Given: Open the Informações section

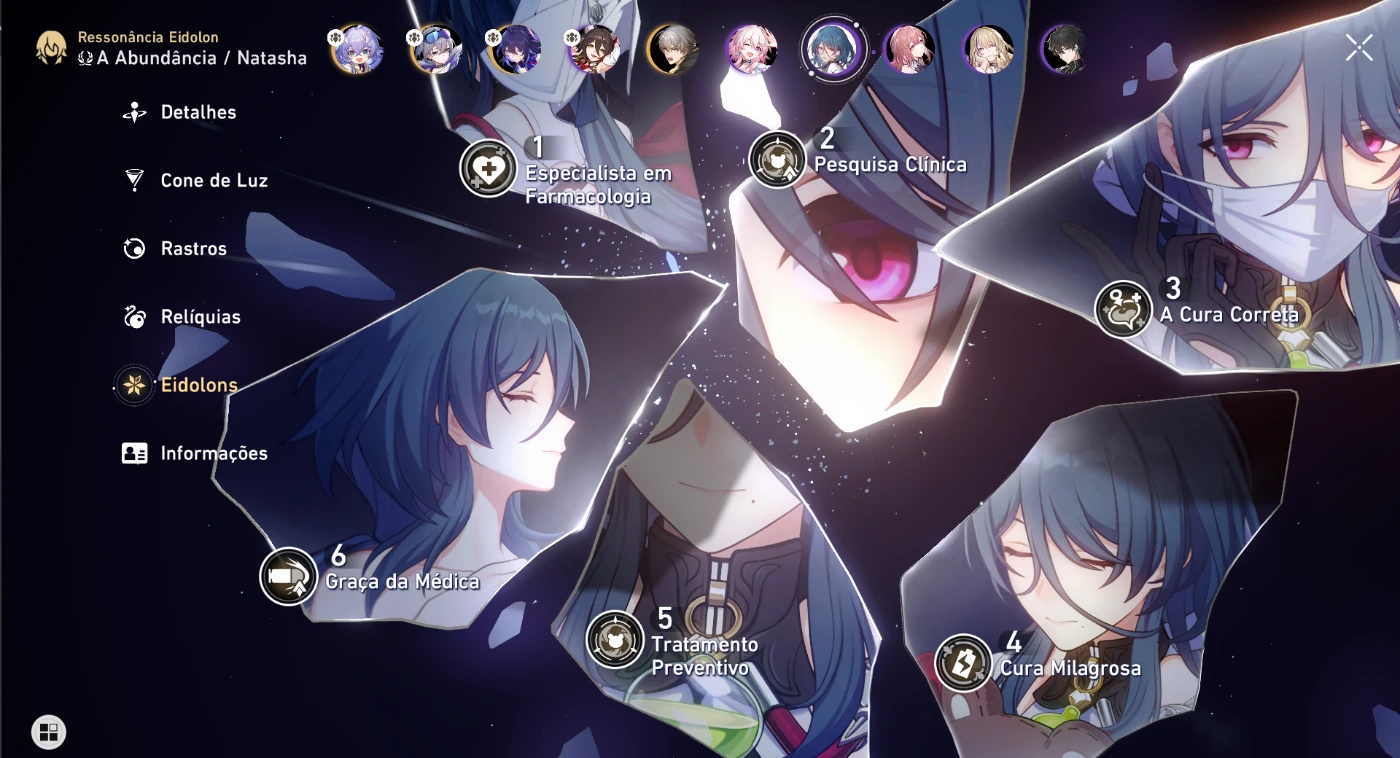Looking at the screenshot, I should [x=214, y=453].
